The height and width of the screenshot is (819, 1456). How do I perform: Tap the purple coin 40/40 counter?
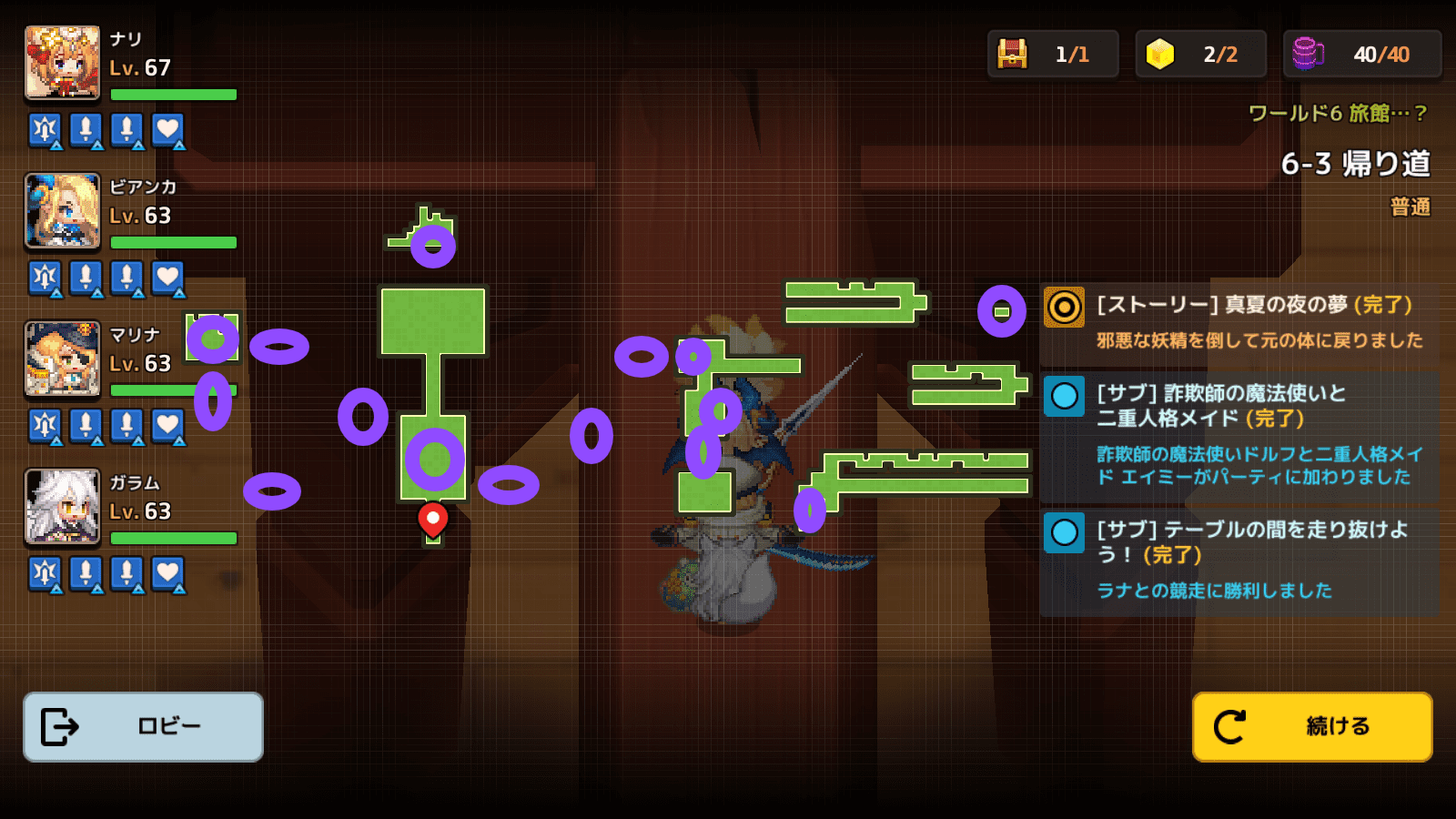pos(1361,55)
